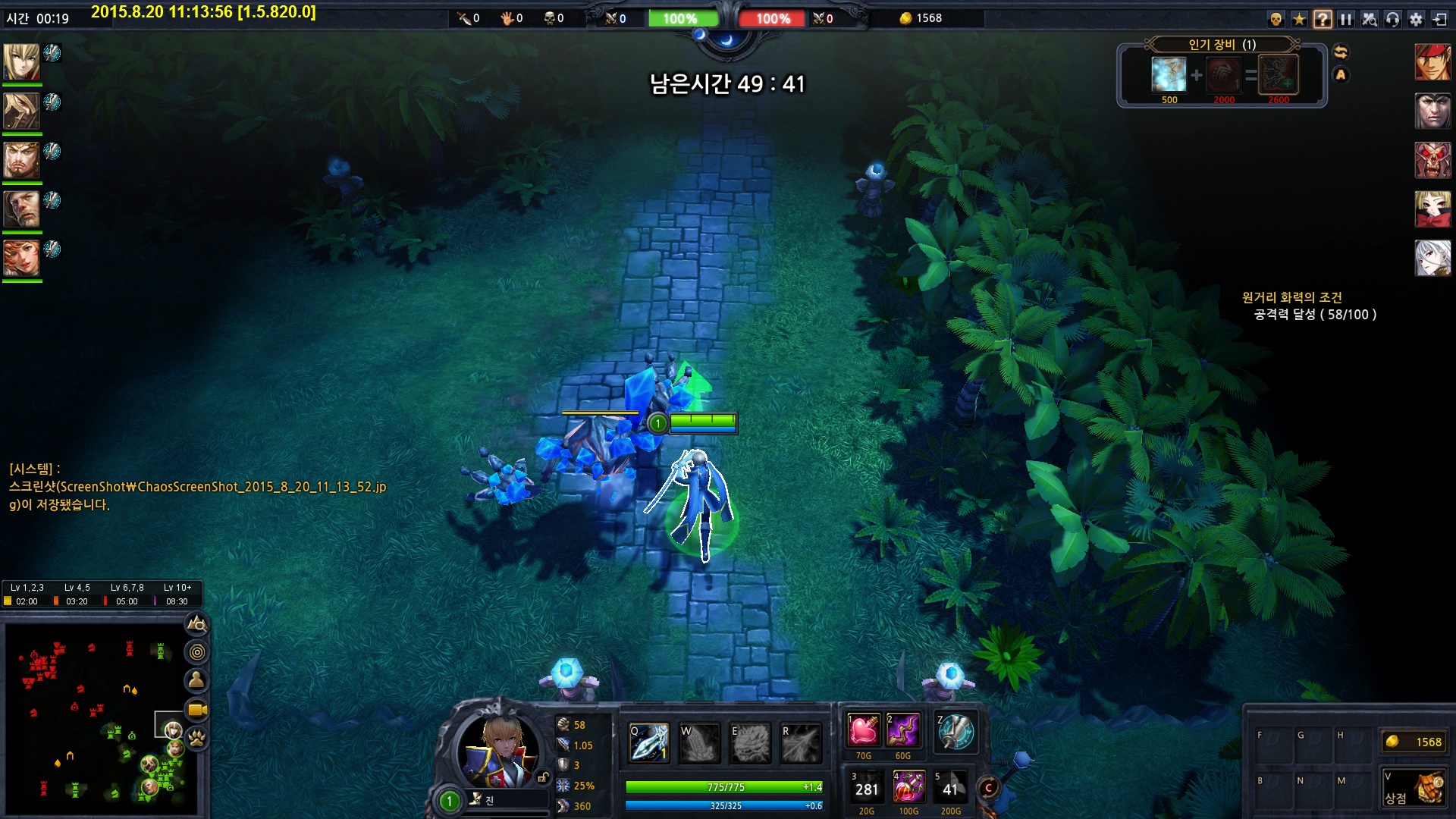Image resolution: width=1456 pixels, height=819 pixels.
Task: Cycle popular equipment with the swap arrows button
Action: [x=1341, y=52]
